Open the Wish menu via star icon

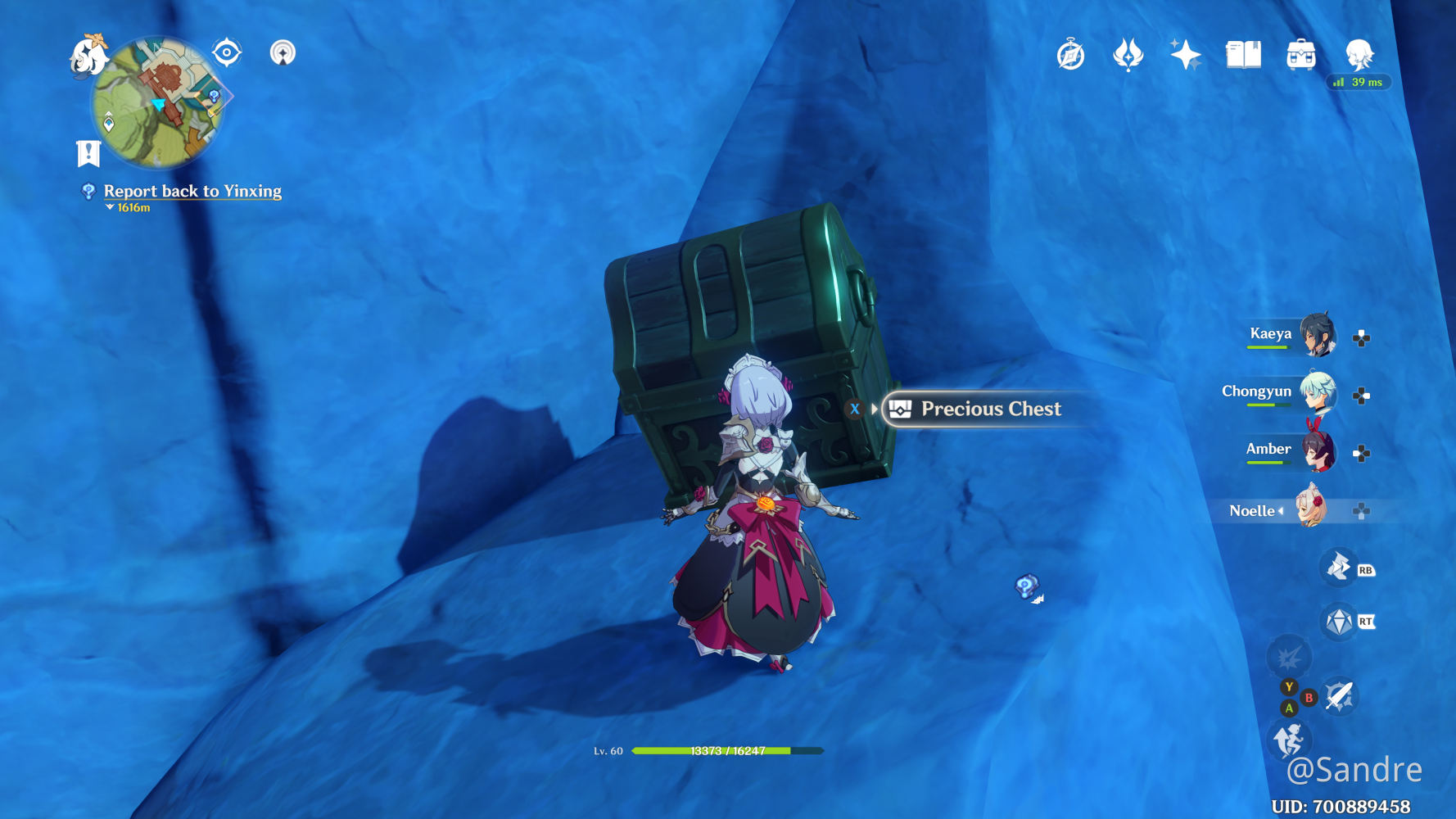click(1186, 53)
